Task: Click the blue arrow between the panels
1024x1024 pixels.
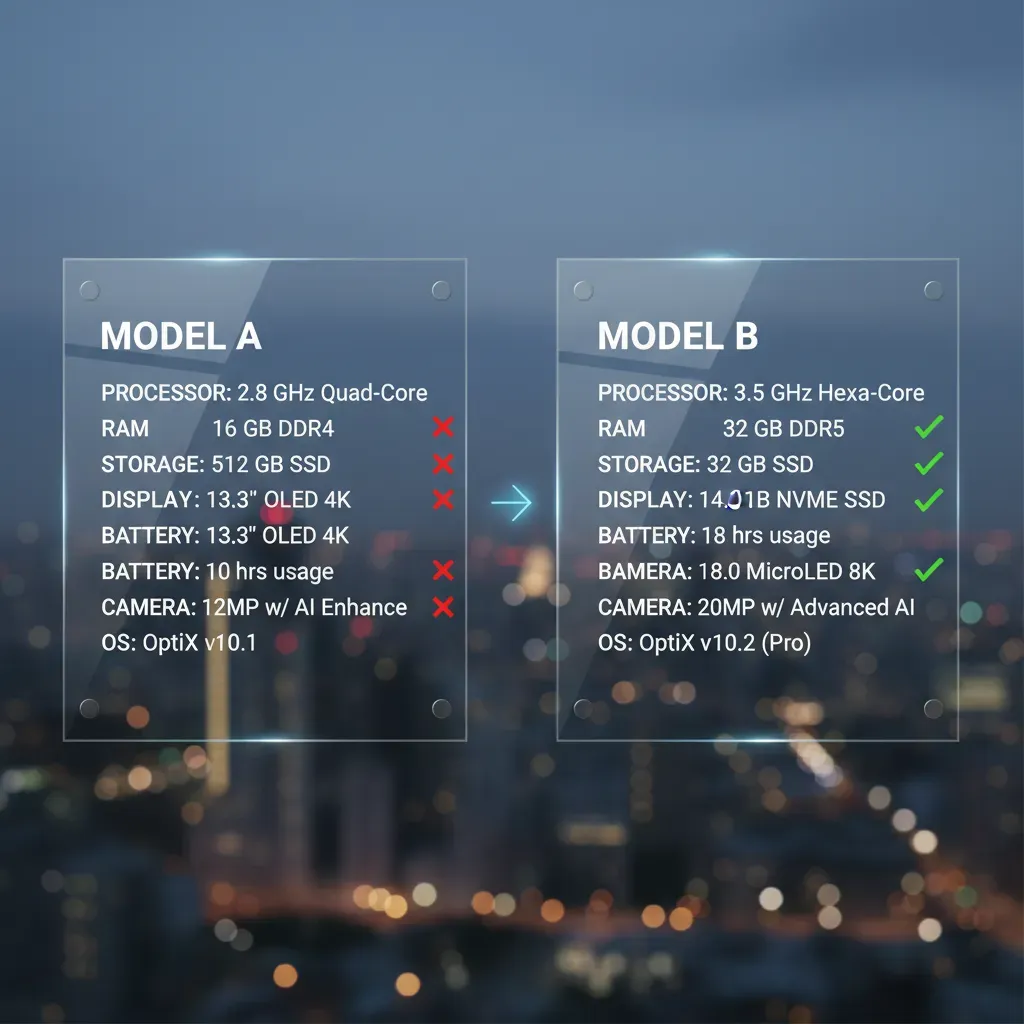Action: point(511,504)
